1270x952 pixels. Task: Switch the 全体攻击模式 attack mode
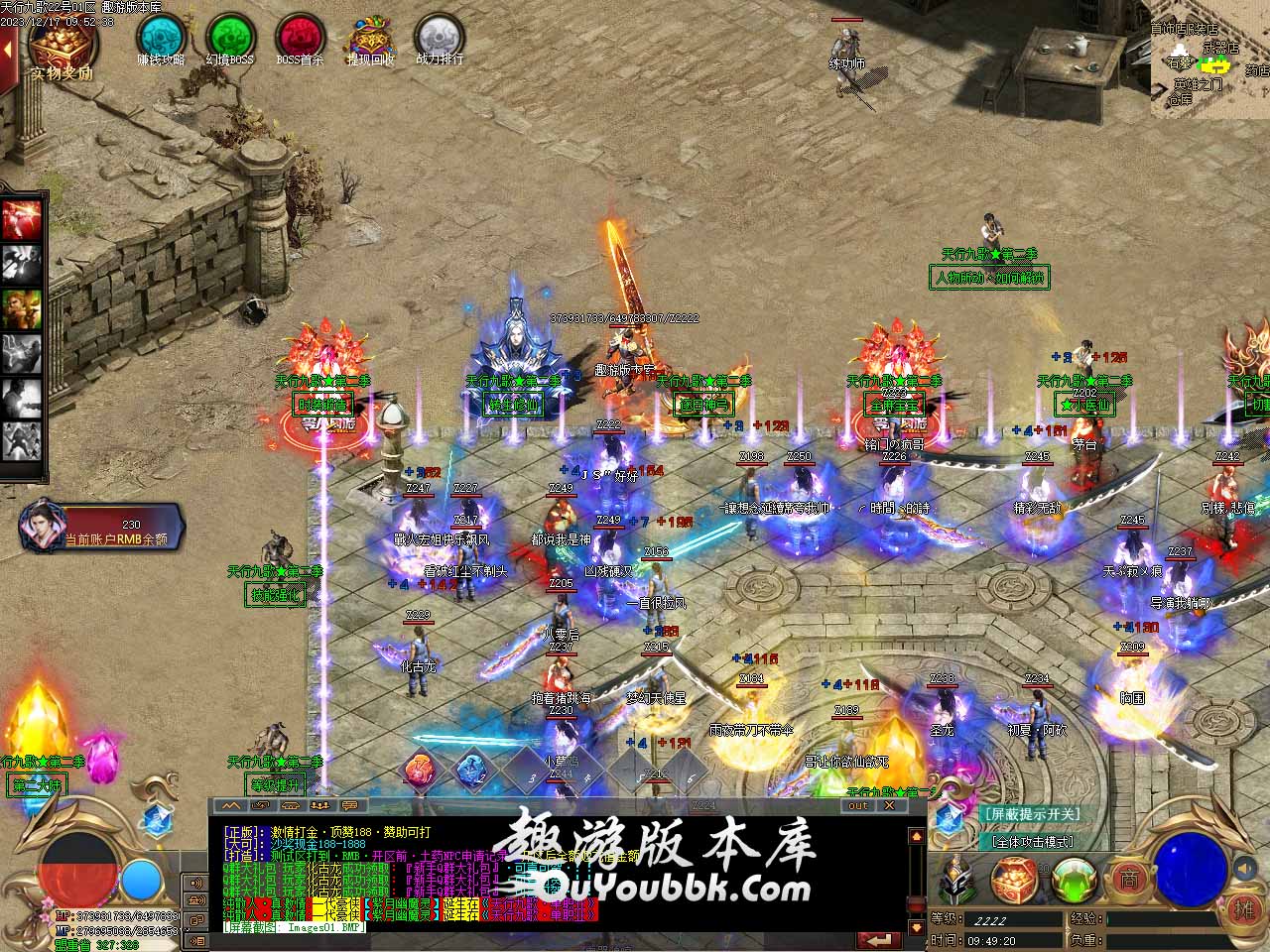1032,841
